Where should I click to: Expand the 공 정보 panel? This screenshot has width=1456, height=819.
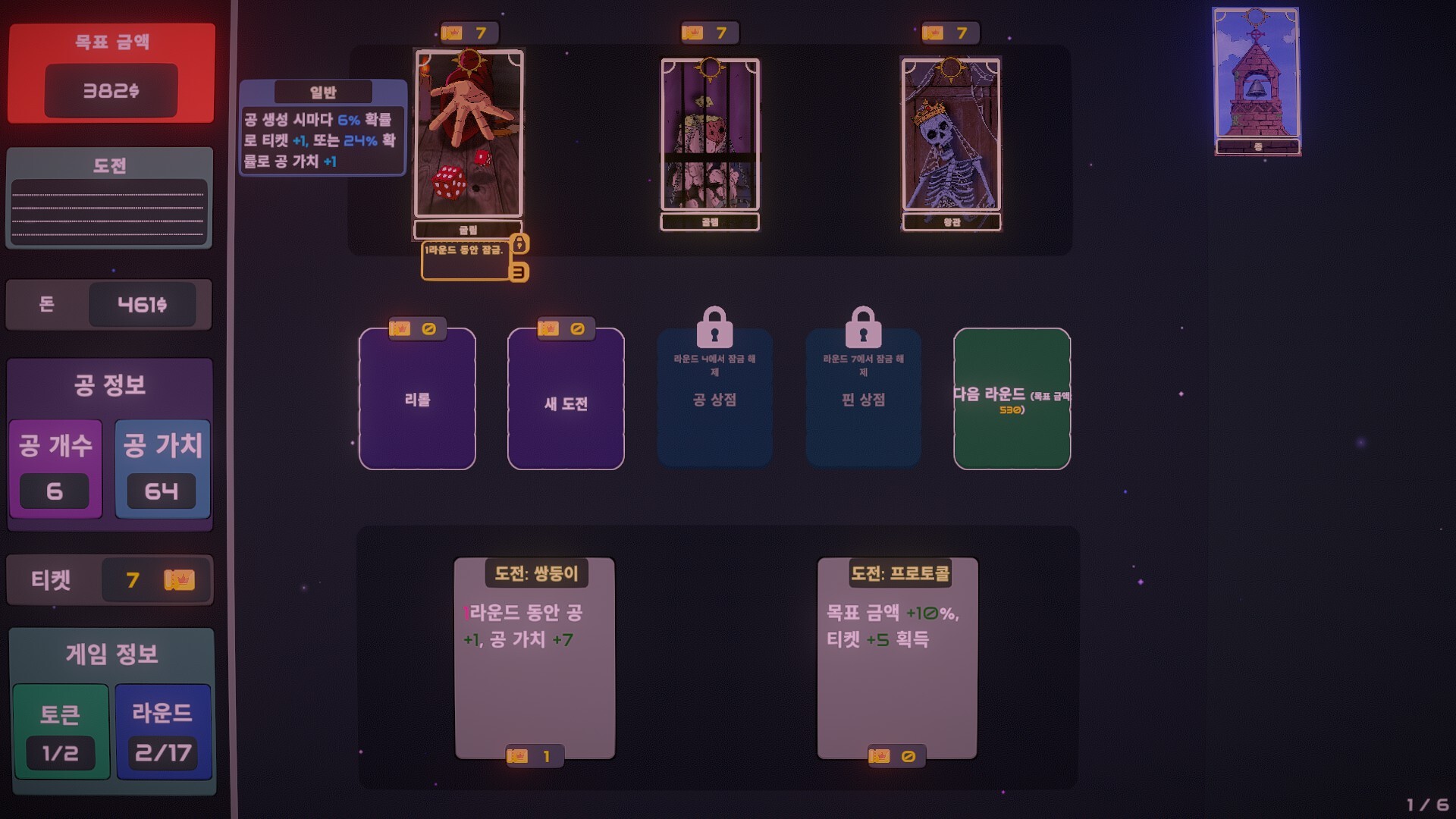pyautogui.click(x=109, y=385)
